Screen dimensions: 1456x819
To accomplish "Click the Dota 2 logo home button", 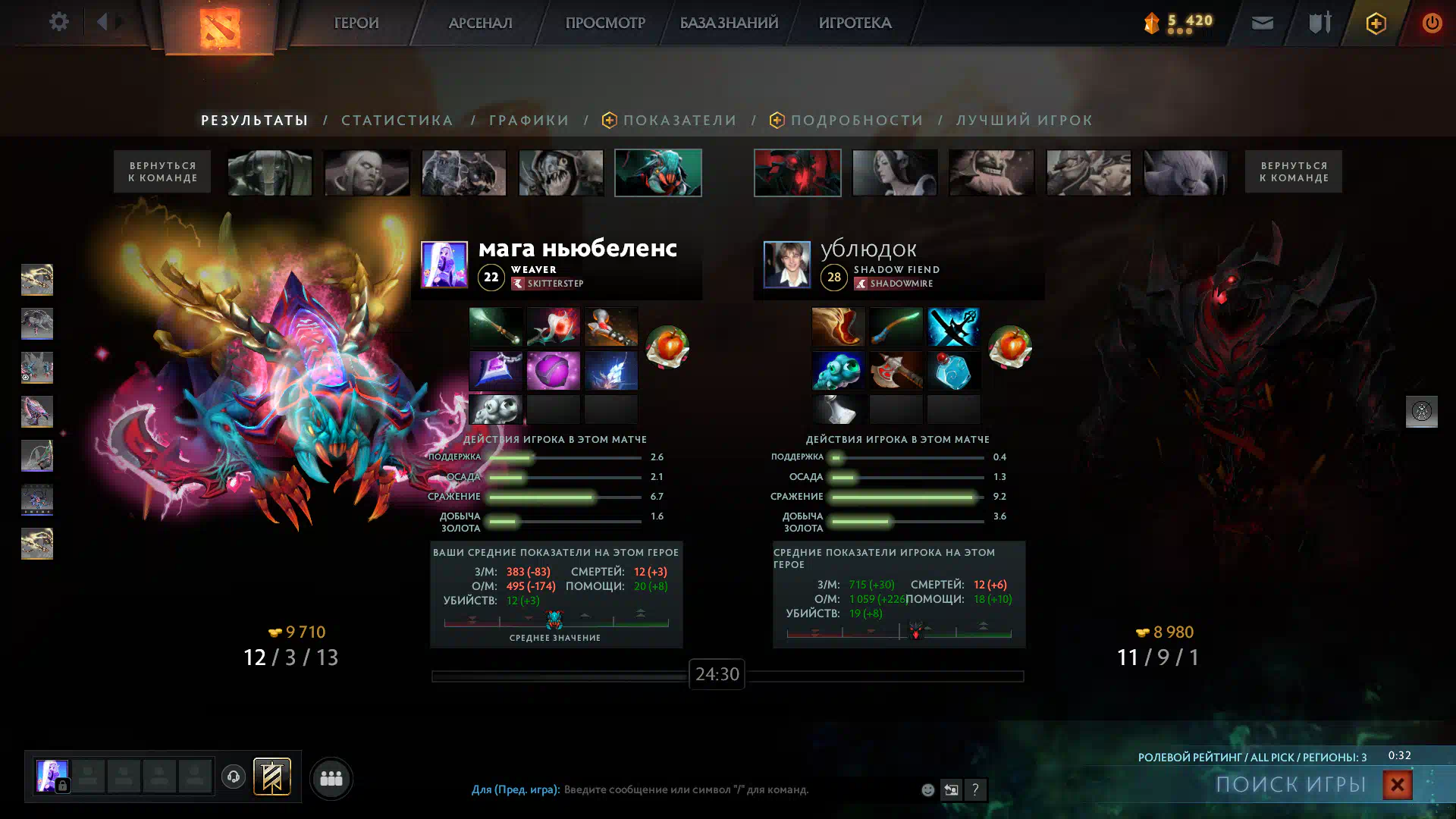I will [219, 27].
